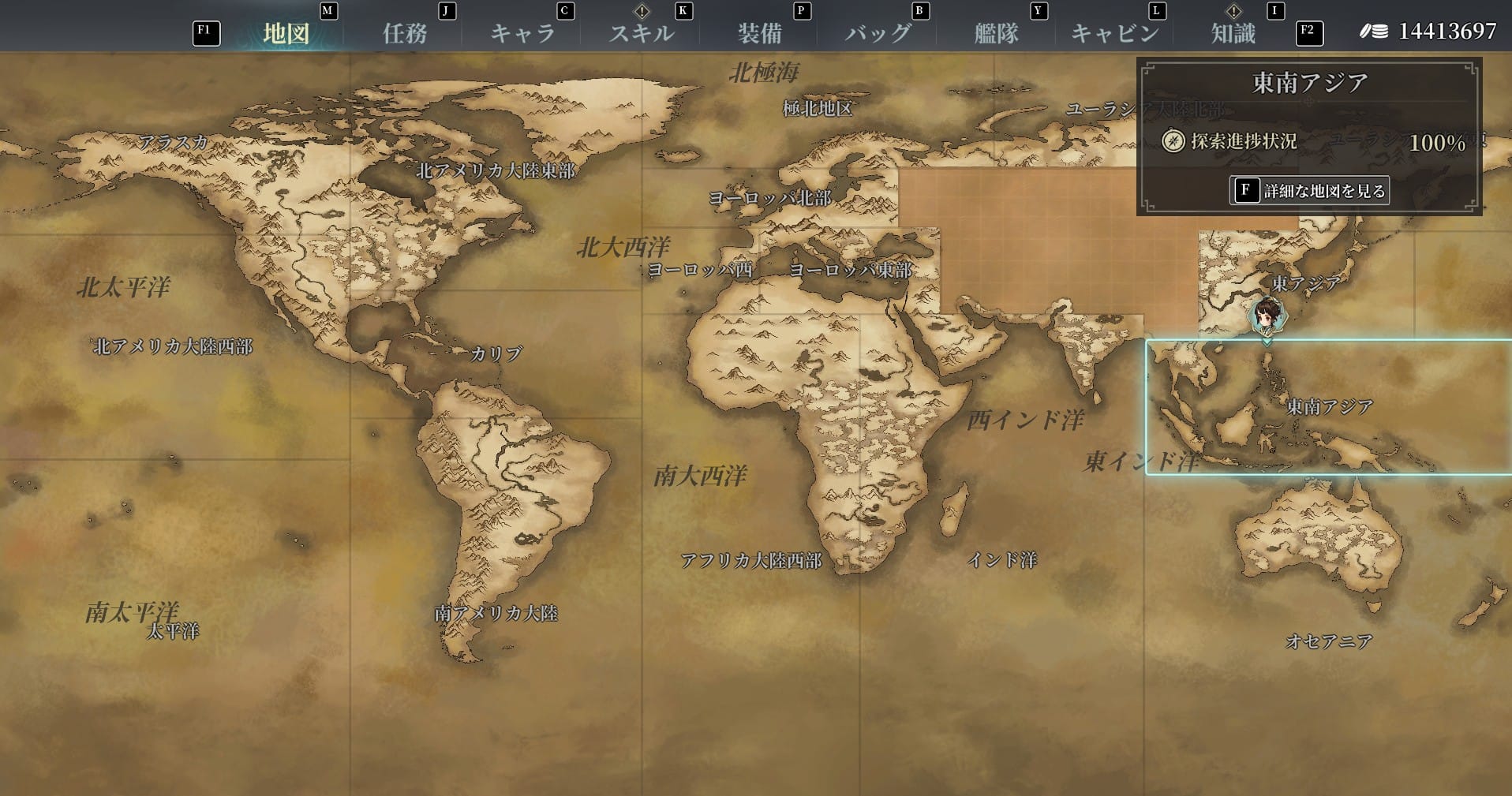Select the 地図 tab

286,33
